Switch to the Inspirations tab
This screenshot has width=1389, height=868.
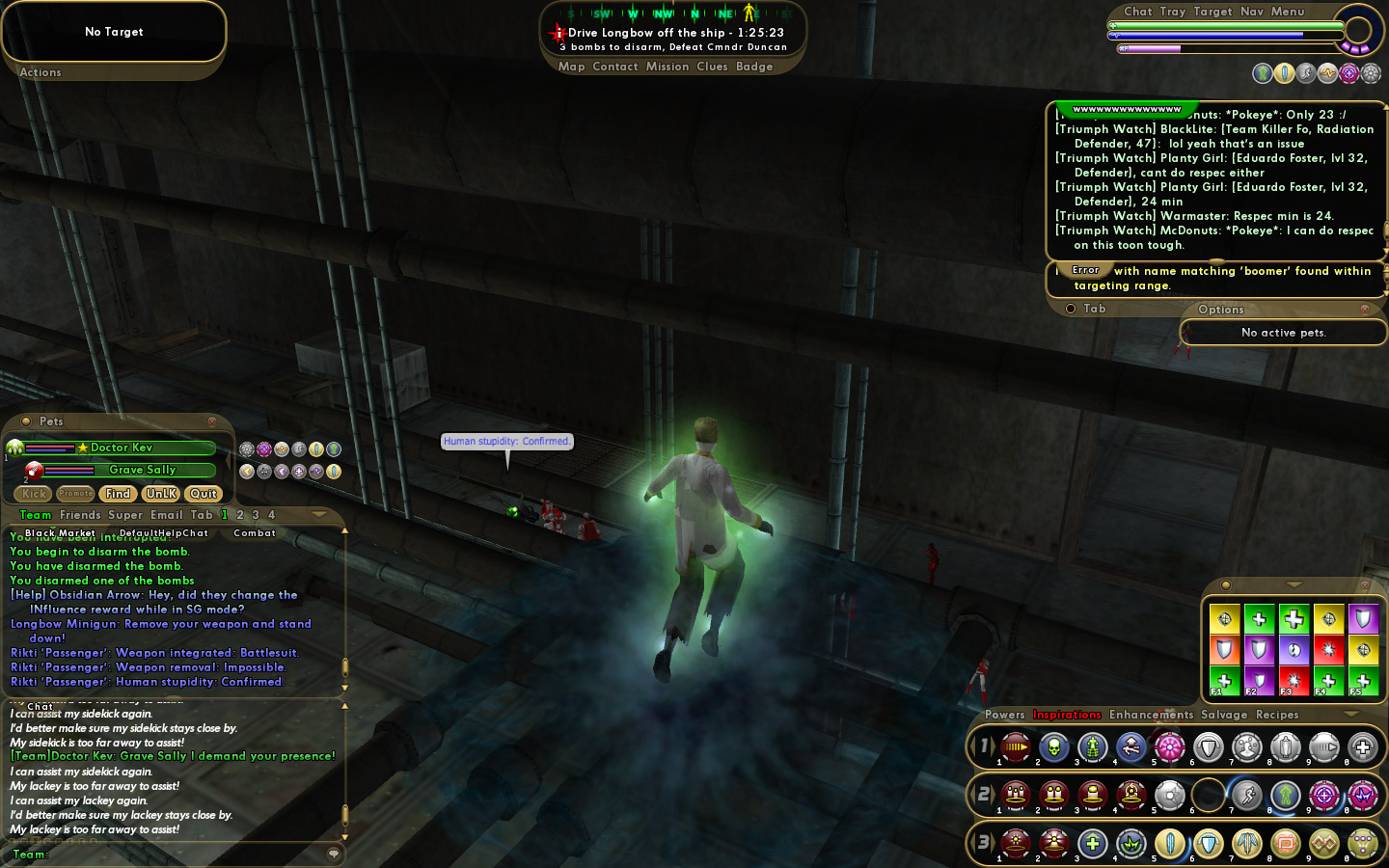click(x=1067, y=715)
